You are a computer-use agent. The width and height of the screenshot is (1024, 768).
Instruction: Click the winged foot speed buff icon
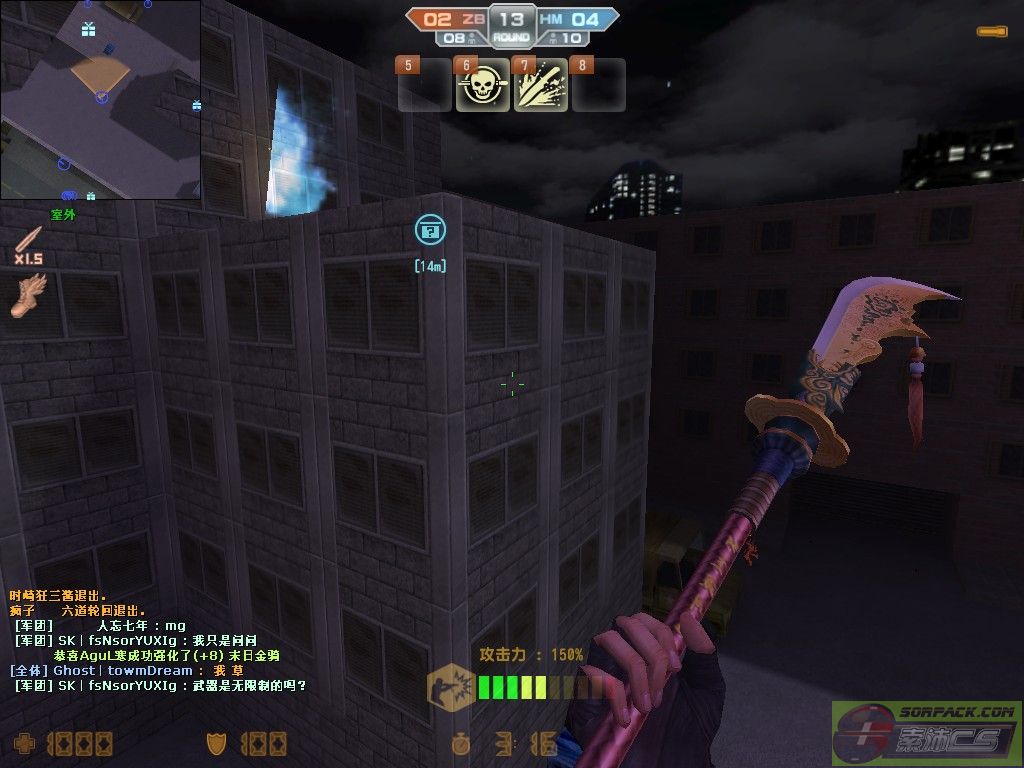pyautogui.click(x=29, y=297)
